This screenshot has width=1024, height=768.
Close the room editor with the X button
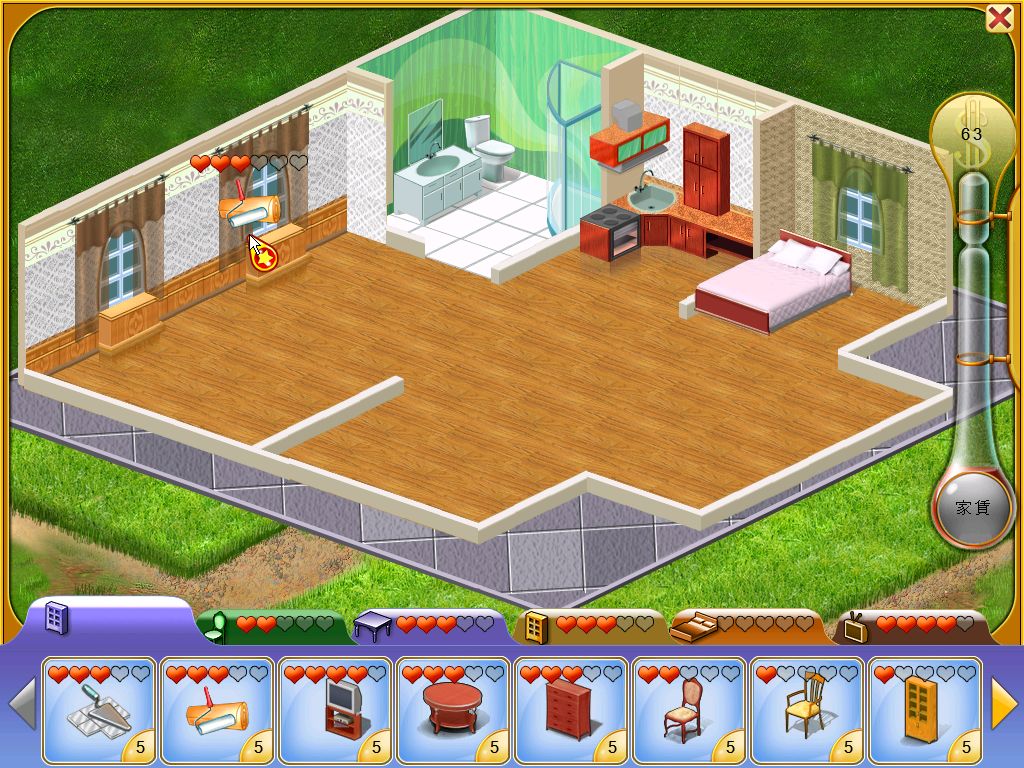point(999,18)
